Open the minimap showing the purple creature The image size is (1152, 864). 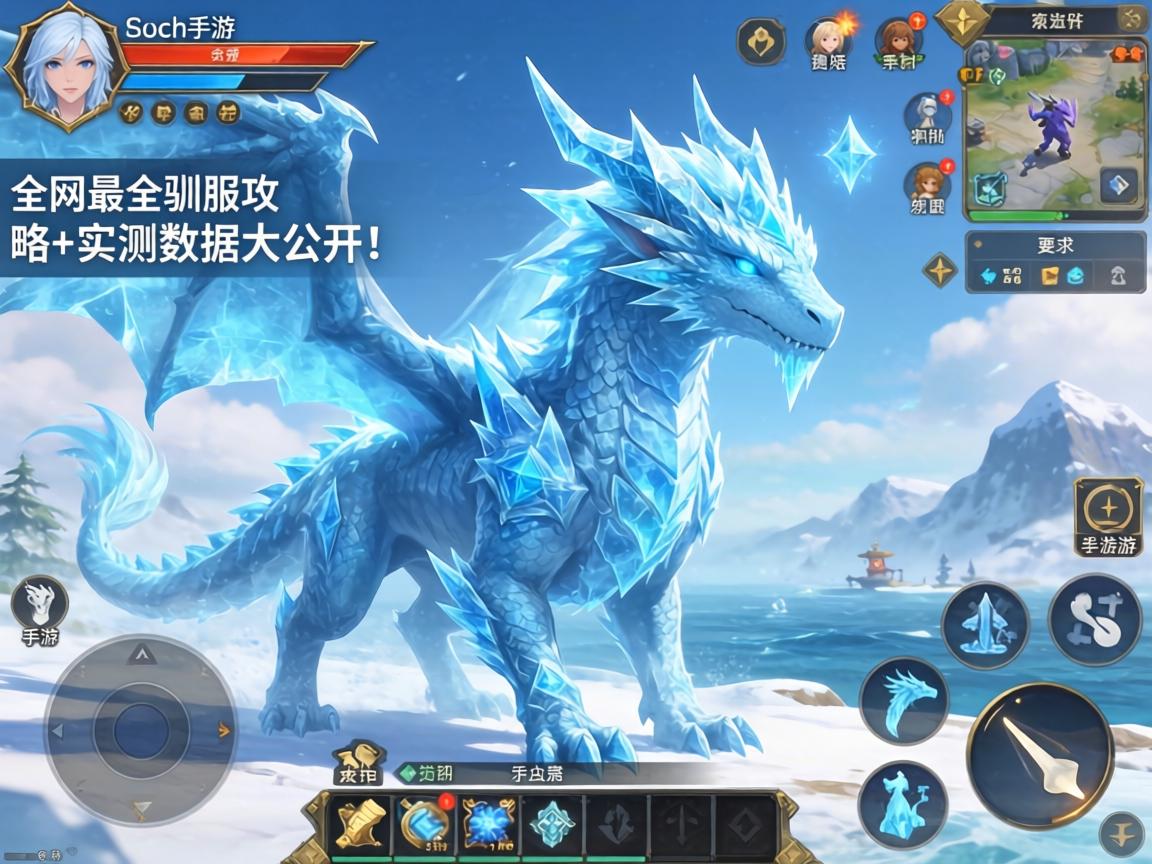tap(1054, 127)
